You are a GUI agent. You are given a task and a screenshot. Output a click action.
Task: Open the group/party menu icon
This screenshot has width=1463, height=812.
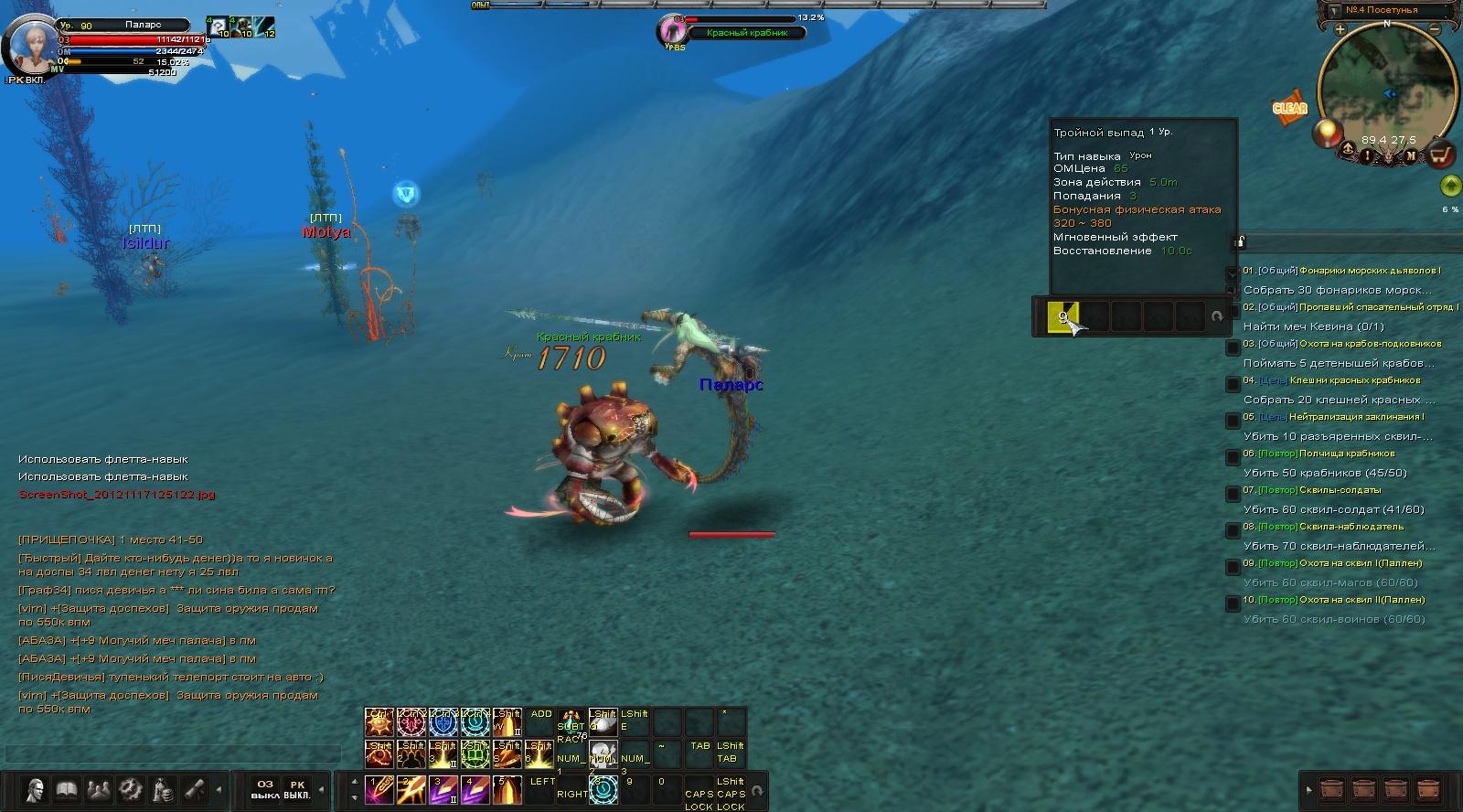click(98, 788)
